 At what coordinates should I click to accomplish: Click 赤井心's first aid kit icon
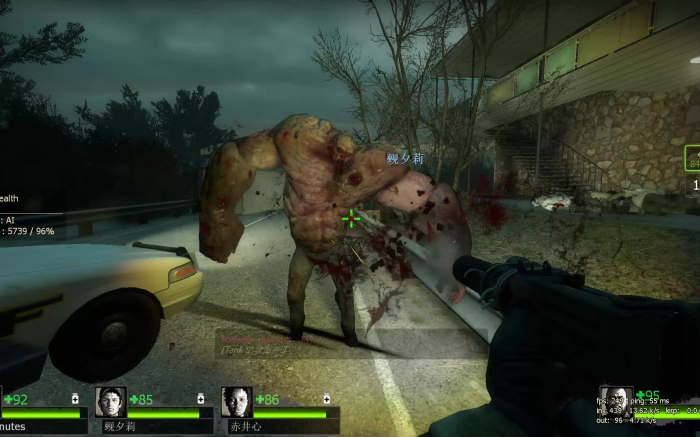[328, 399]
